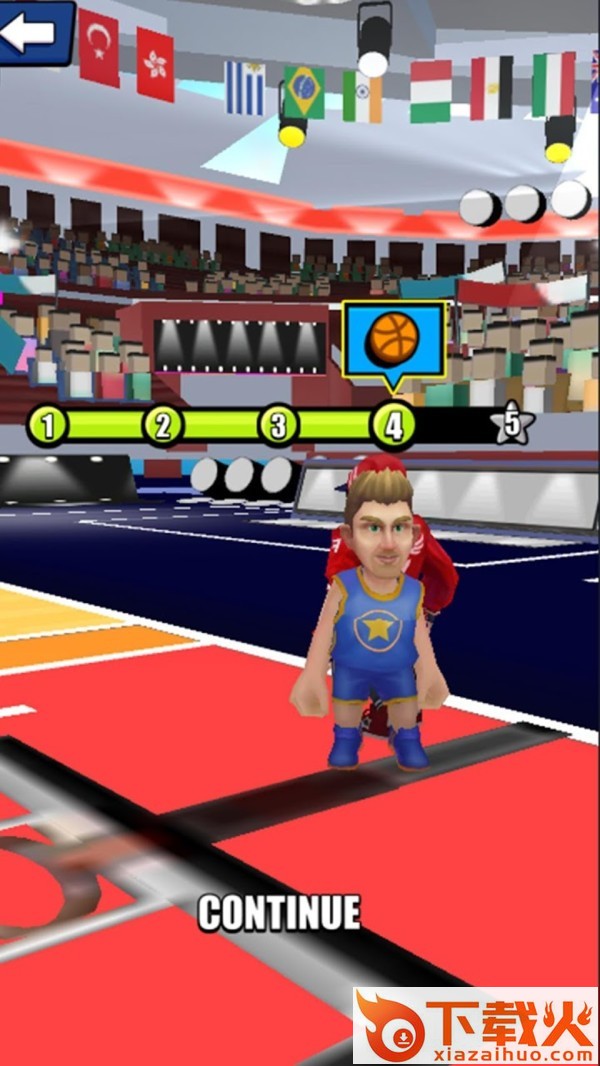The height and width of the screenshot is (1066, 600).
Task: Go back with the white arrow button
Action: (x=32, y=31)
